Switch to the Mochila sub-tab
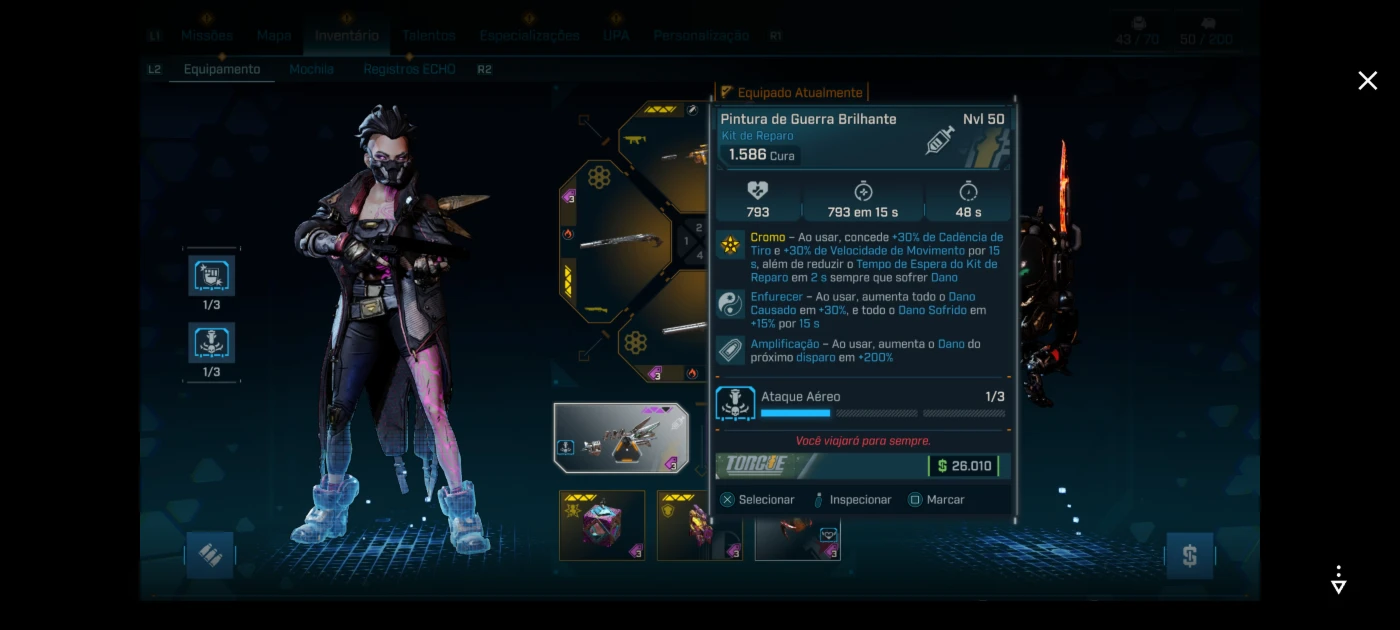The image size is (1400, 630). pyautogui.click(x=311, y=69)
